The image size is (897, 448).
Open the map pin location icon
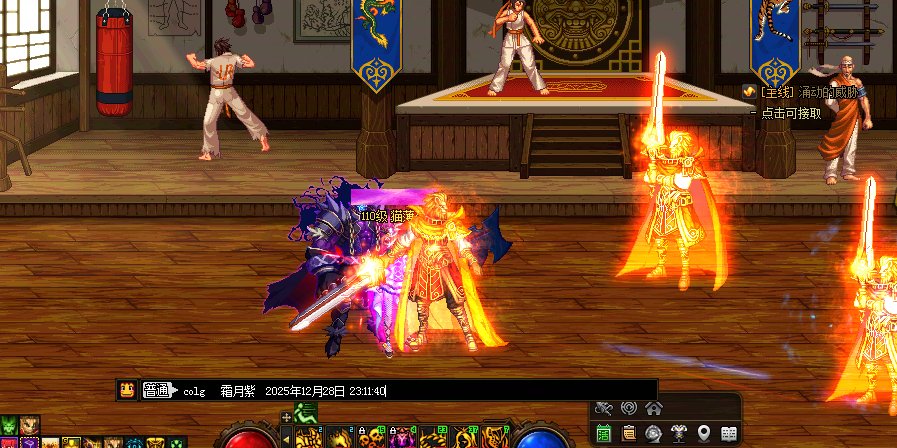click(x=704, y=433)
